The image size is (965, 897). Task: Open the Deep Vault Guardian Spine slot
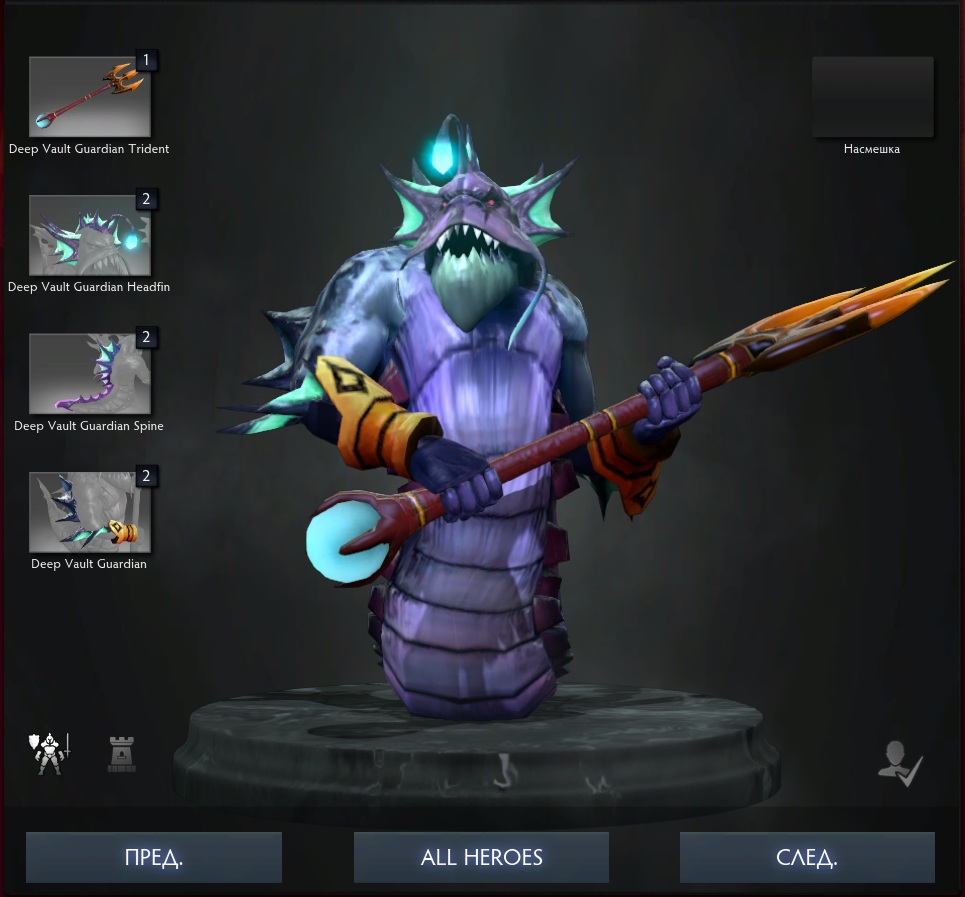click(x=90, y=374)
